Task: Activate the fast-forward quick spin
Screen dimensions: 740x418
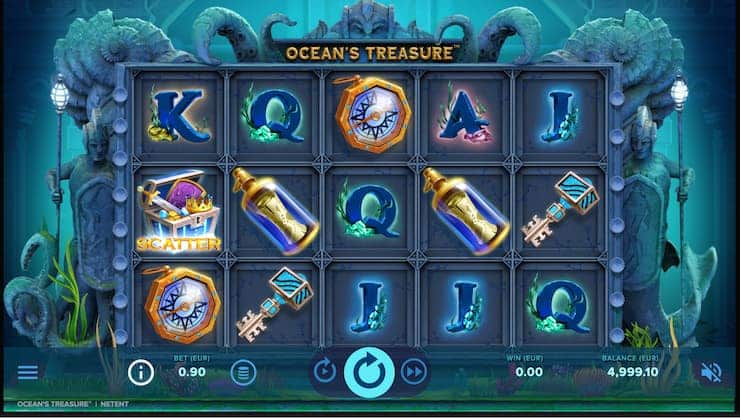Action: [x=413, y=372]
